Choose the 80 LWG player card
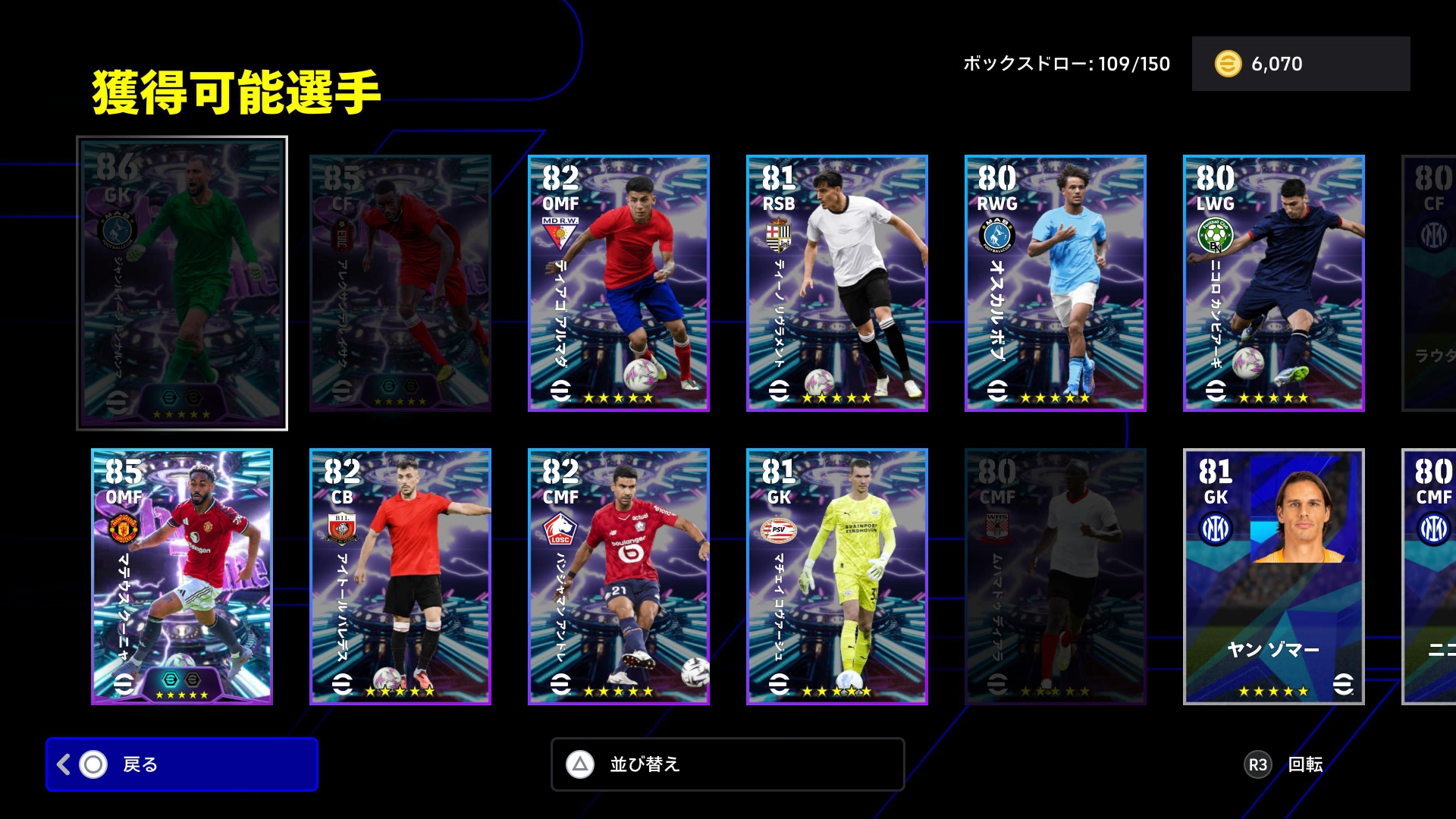This screenshot has height=819, width=1456. [x=1273, y=283]
